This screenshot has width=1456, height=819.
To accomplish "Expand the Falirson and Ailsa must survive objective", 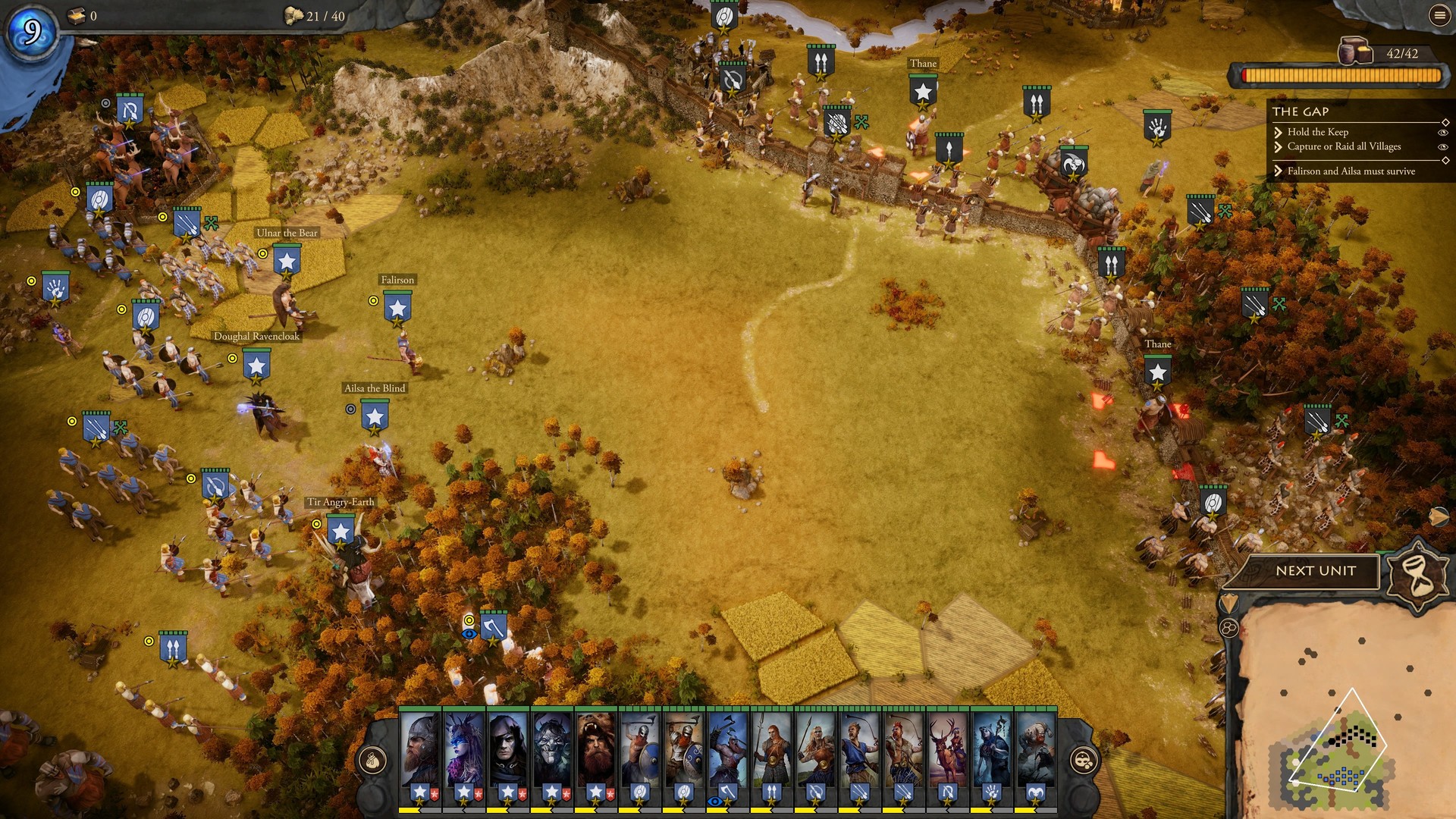I will (x=1279, y=171).
